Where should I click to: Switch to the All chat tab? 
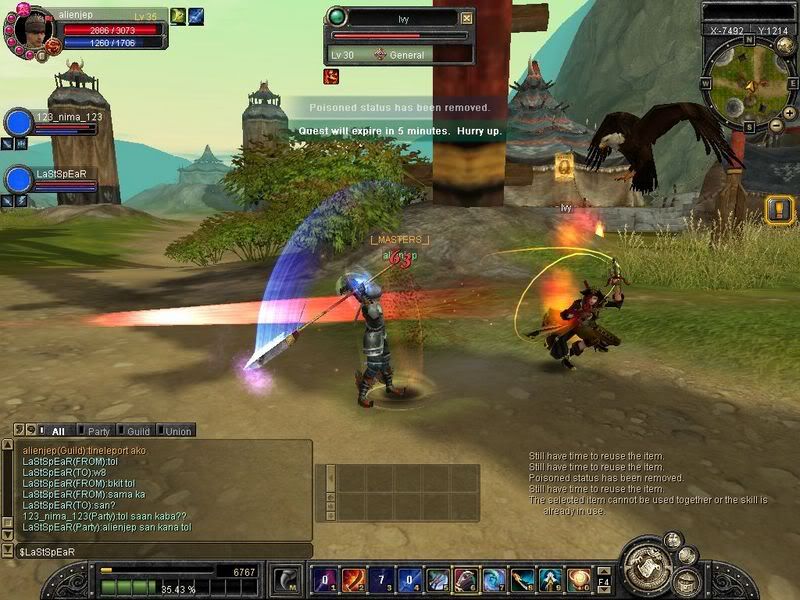57,431
